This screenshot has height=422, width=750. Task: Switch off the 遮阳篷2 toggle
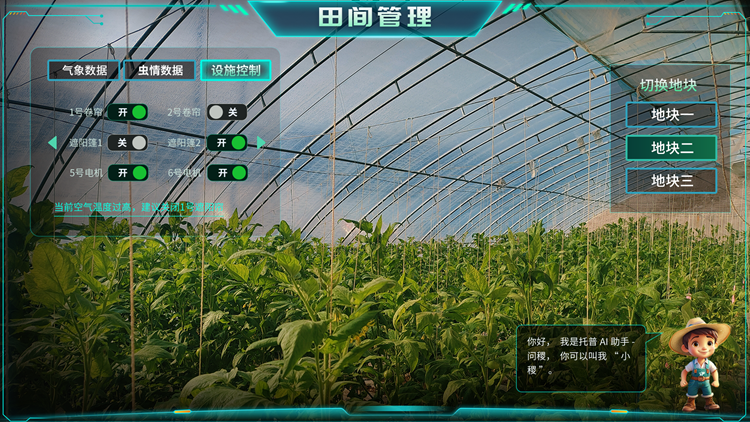click(x=227, y=143)
